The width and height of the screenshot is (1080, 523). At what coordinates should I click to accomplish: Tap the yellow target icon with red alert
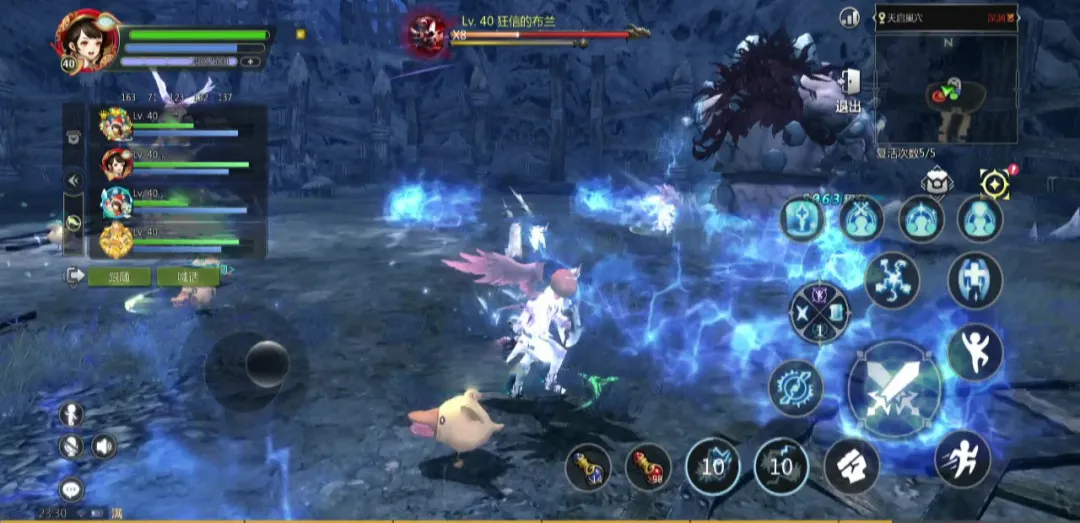coord(994,183)
